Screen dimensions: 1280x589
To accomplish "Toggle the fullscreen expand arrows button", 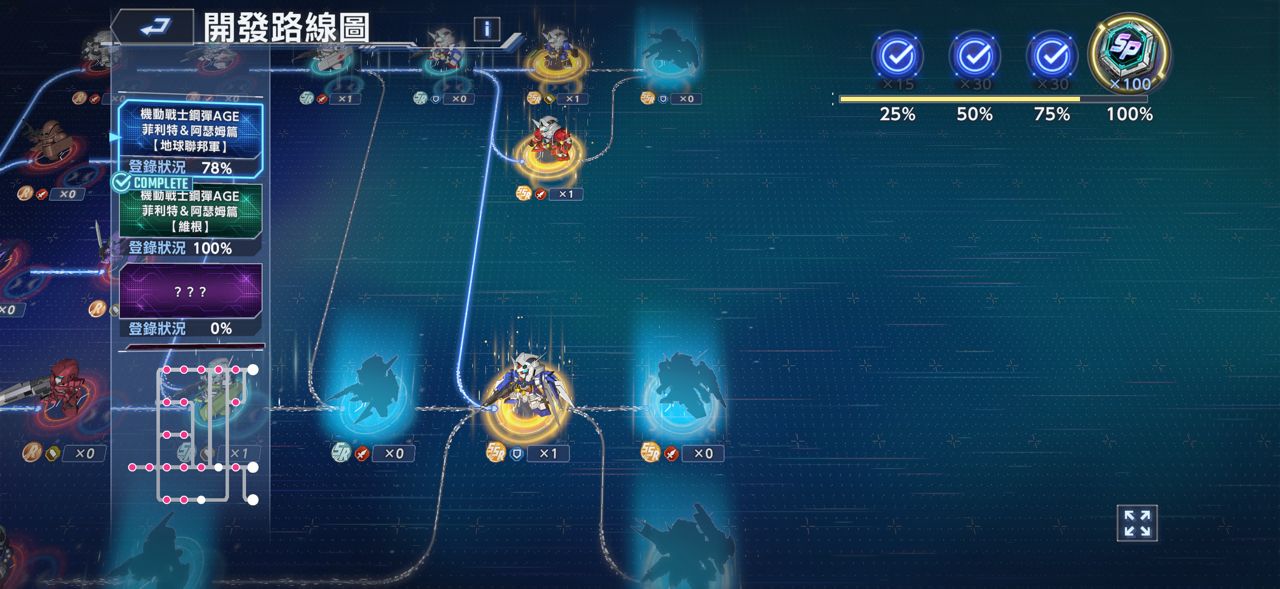I will (x=1137, y=523).
